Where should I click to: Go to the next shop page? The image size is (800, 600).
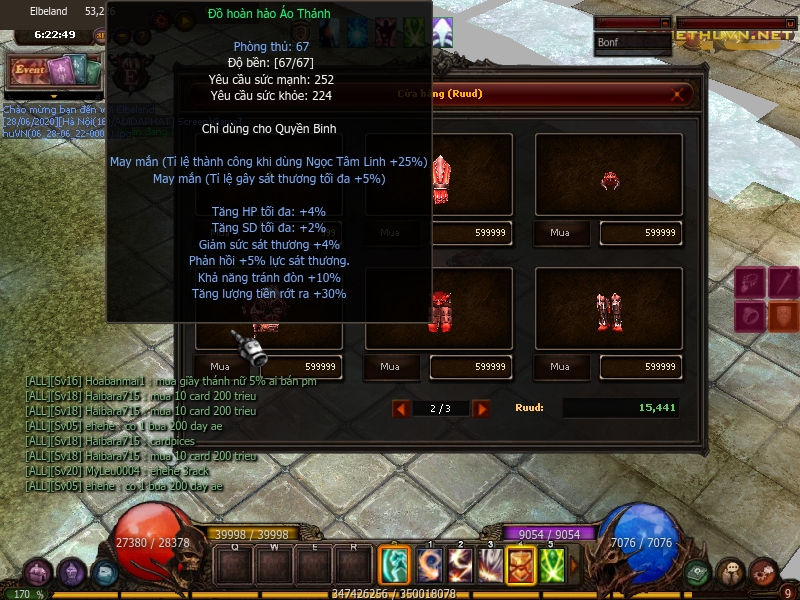pos(481,408)
